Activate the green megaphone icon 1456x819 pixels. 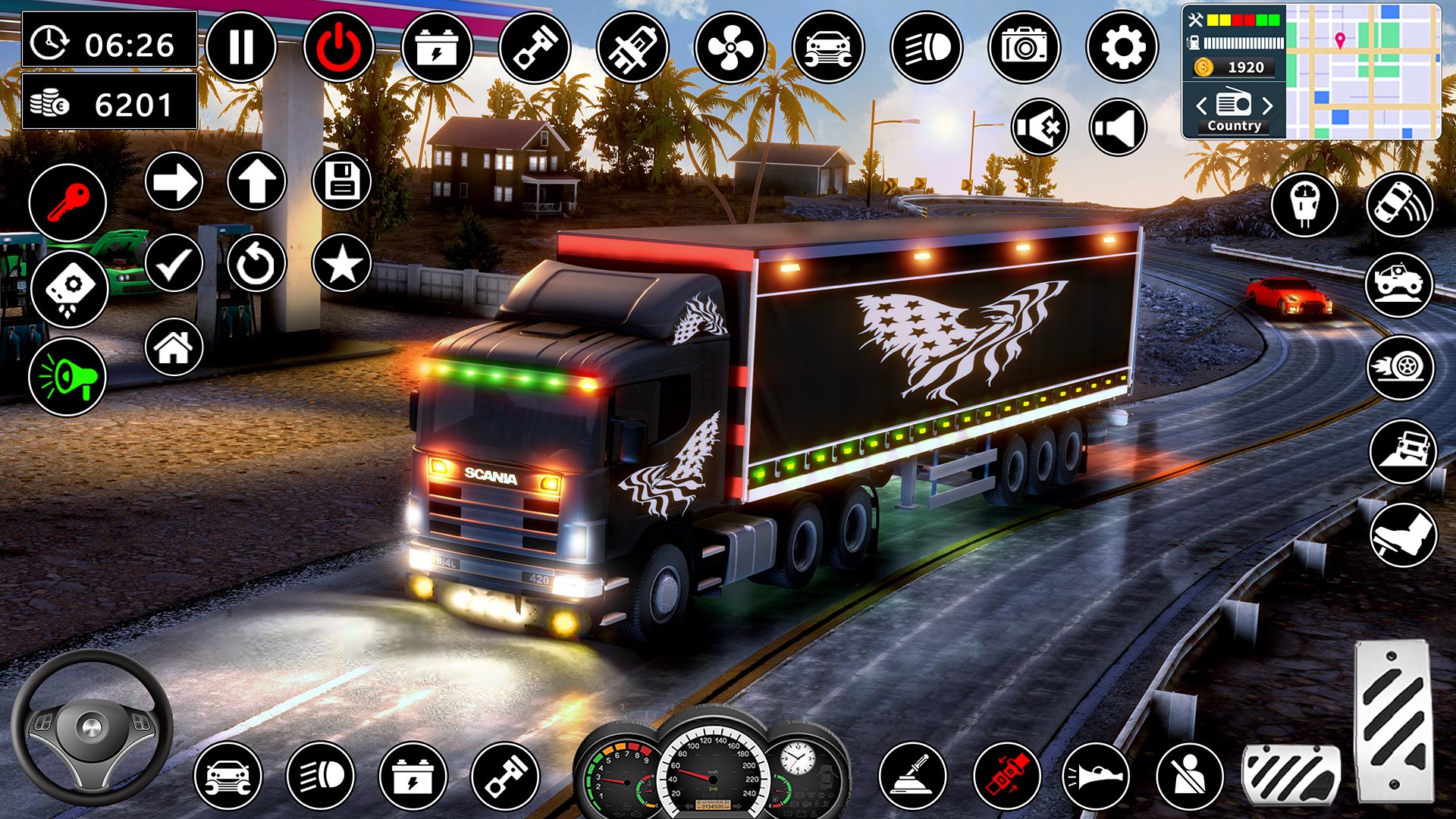[x=67, y=378]
